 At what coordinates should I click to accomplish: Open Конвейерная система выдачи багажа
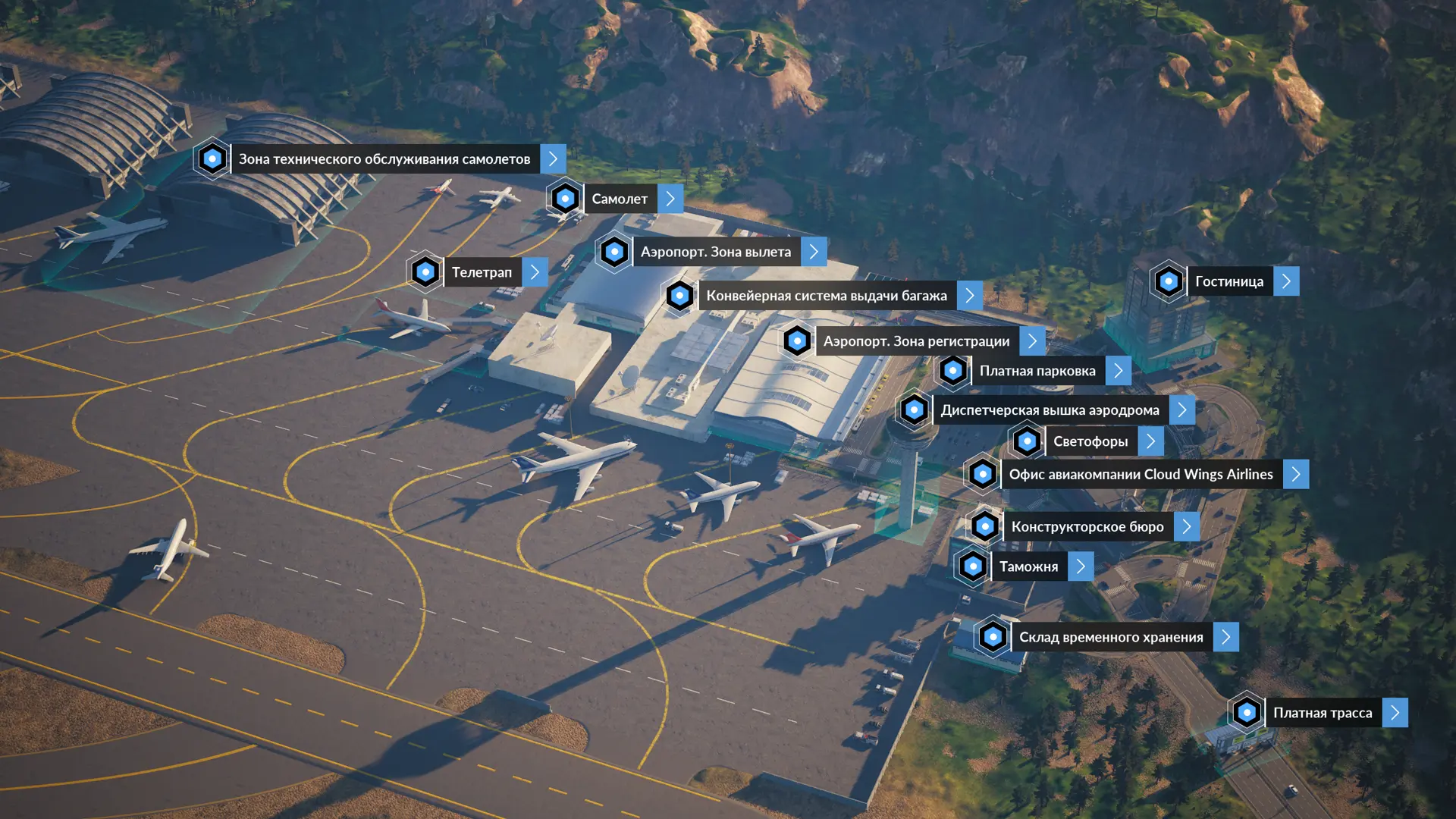tap(826, 296)
